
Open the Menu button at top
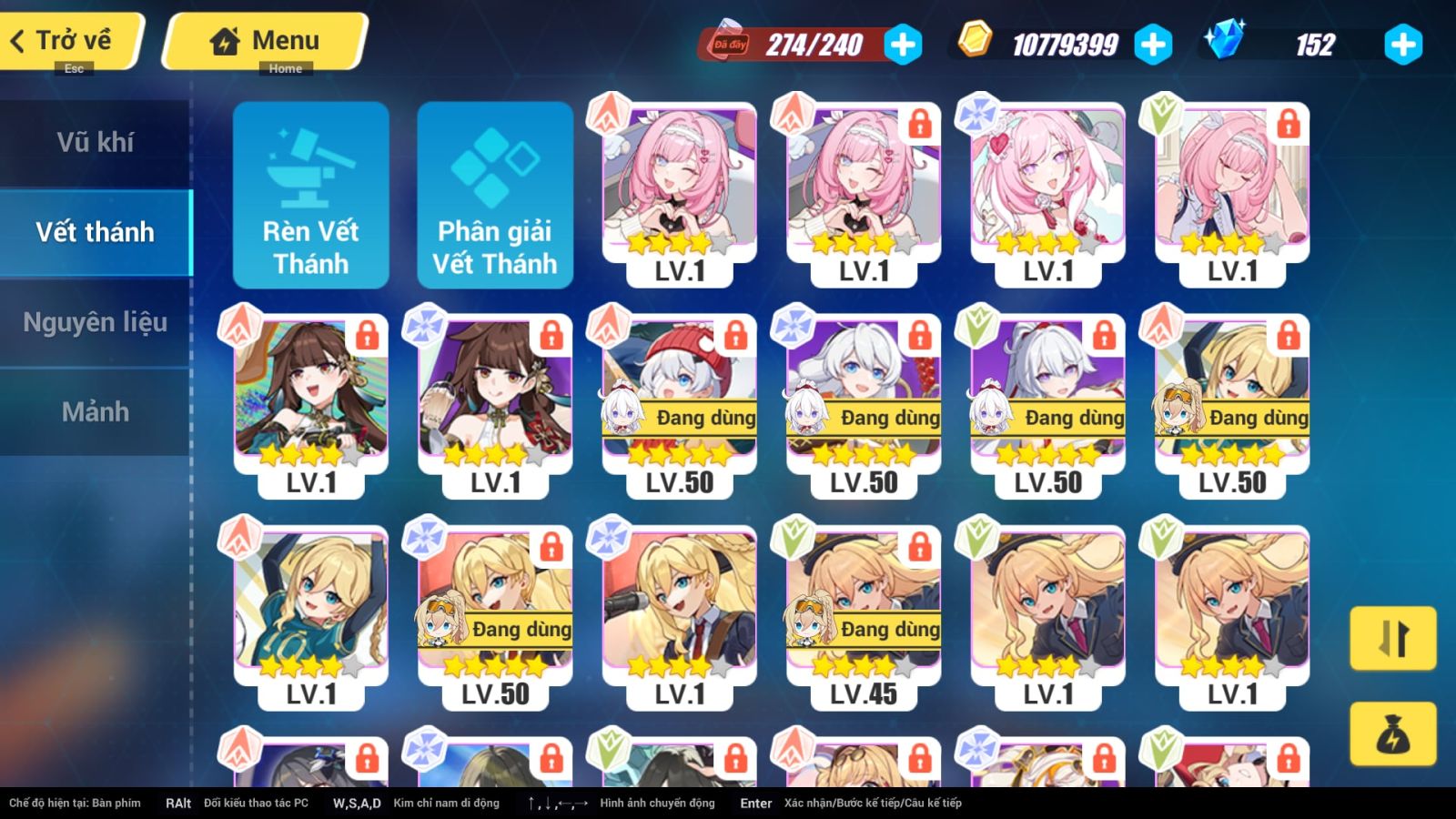tap(264, 40)
